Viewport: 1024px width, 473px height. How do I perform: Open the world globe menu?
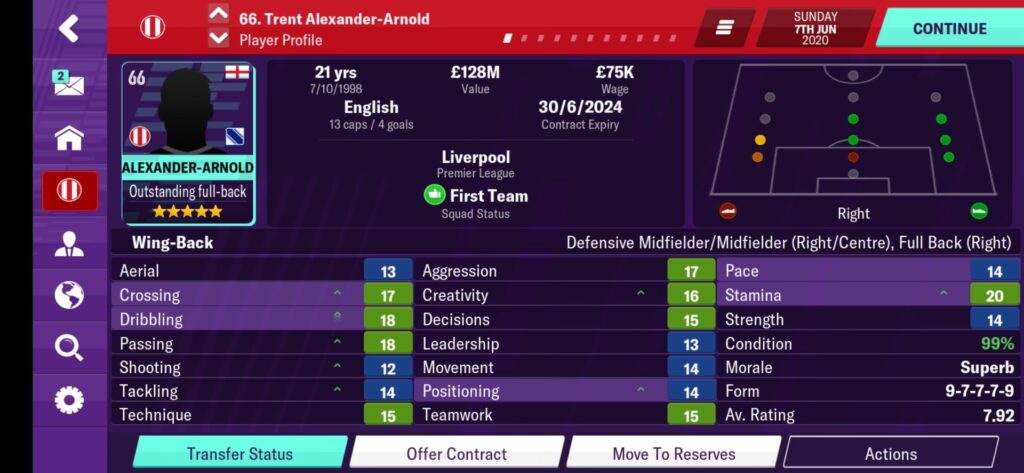point(68,296)
